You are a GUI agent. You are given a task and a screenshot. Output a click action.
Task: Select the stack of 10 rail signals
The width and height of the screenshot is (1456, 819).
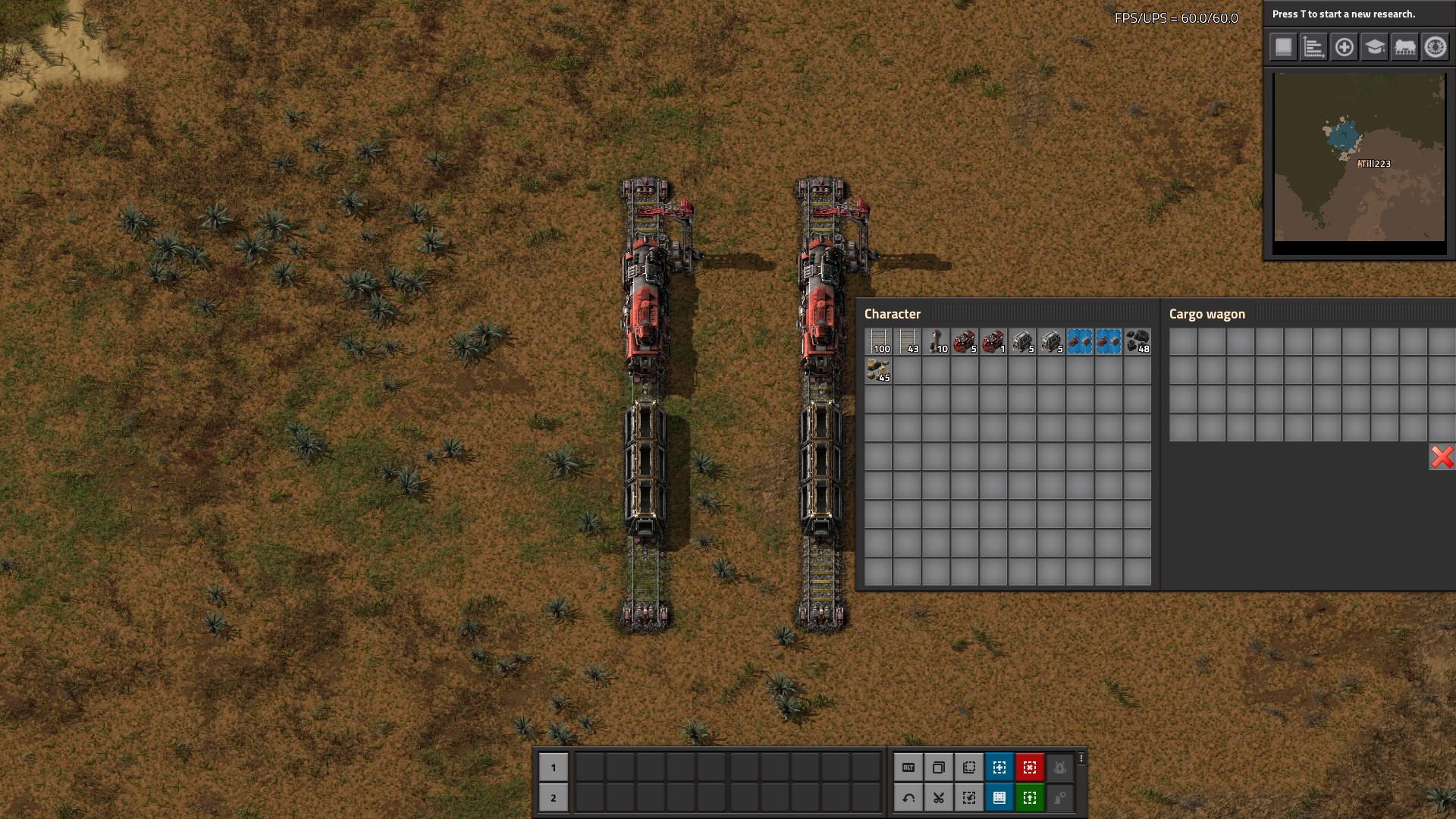coord(936,342)
